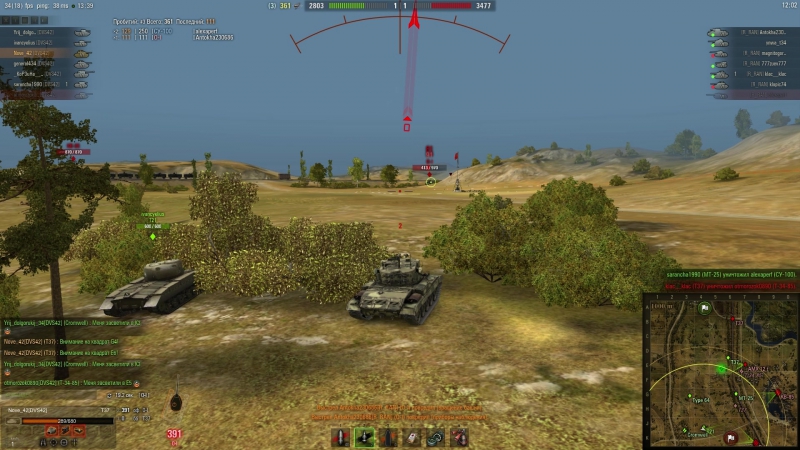Use the fire extinguisher consumable
The height and width of the screenshot is (450, 800).
tap(459, 438)
